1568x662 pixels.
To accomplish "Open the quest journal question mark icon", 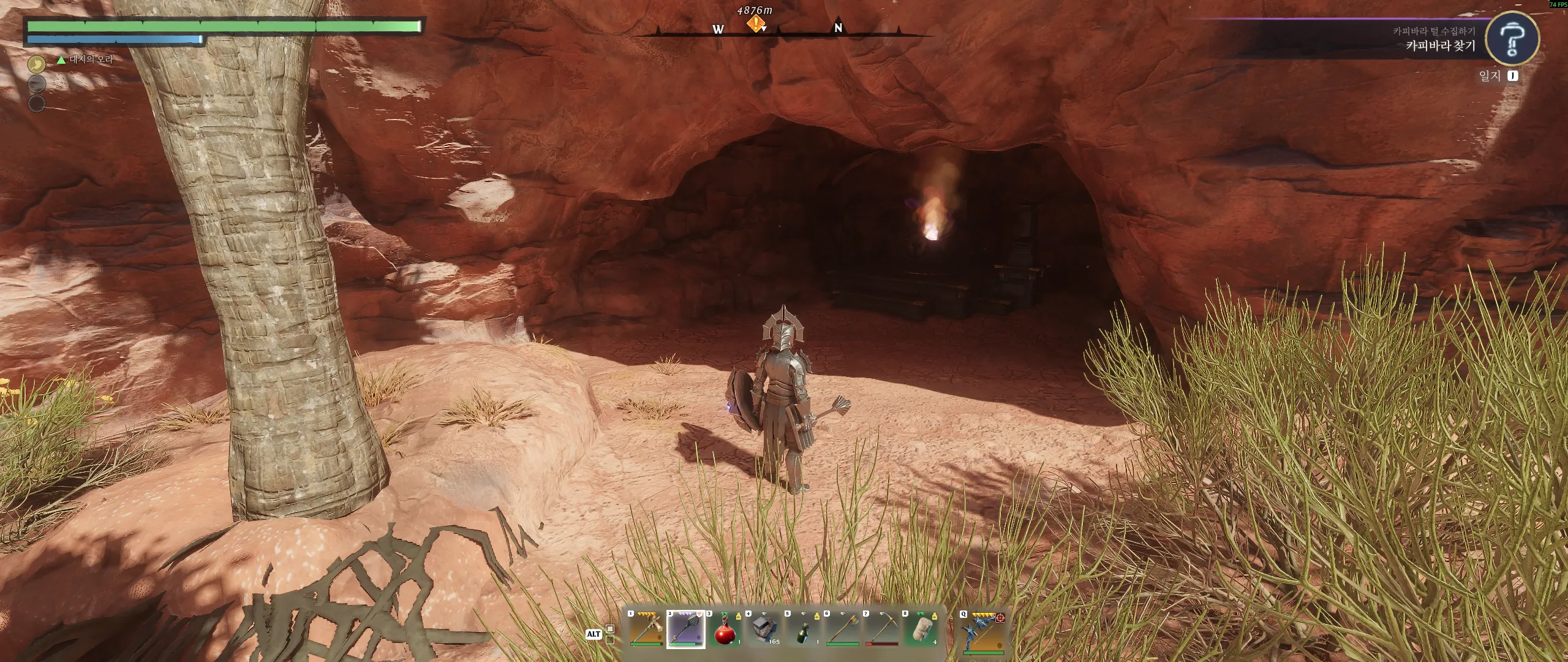I will click(1512, 38).
